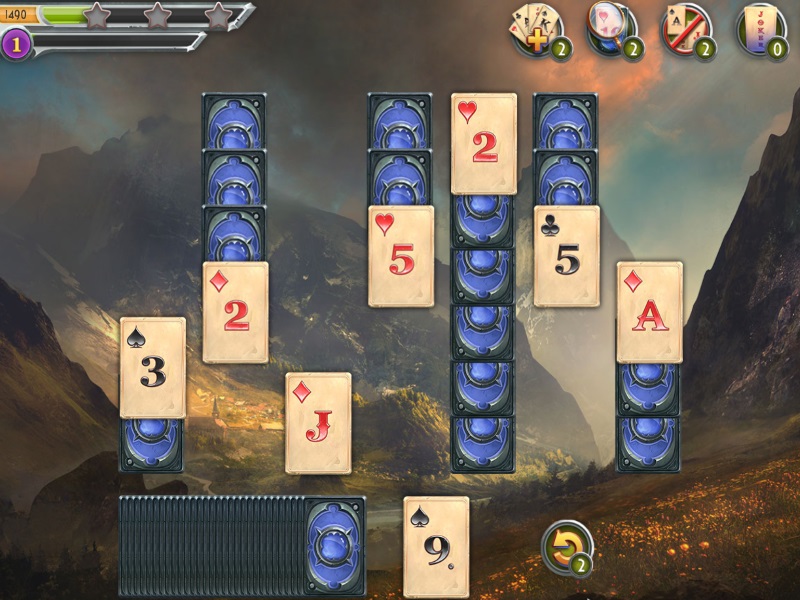Choose the 2 of diamonds card
800x600 pixels.
(235, 312)
